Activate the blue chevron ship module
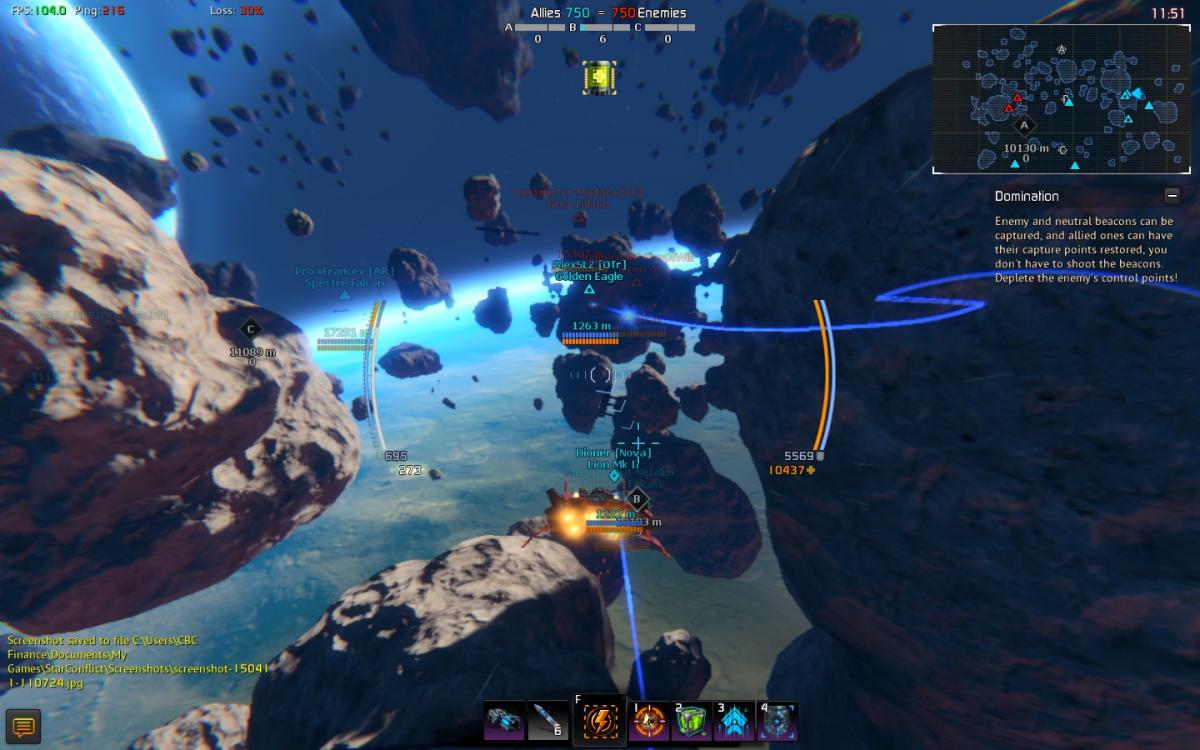 [734, 721]
